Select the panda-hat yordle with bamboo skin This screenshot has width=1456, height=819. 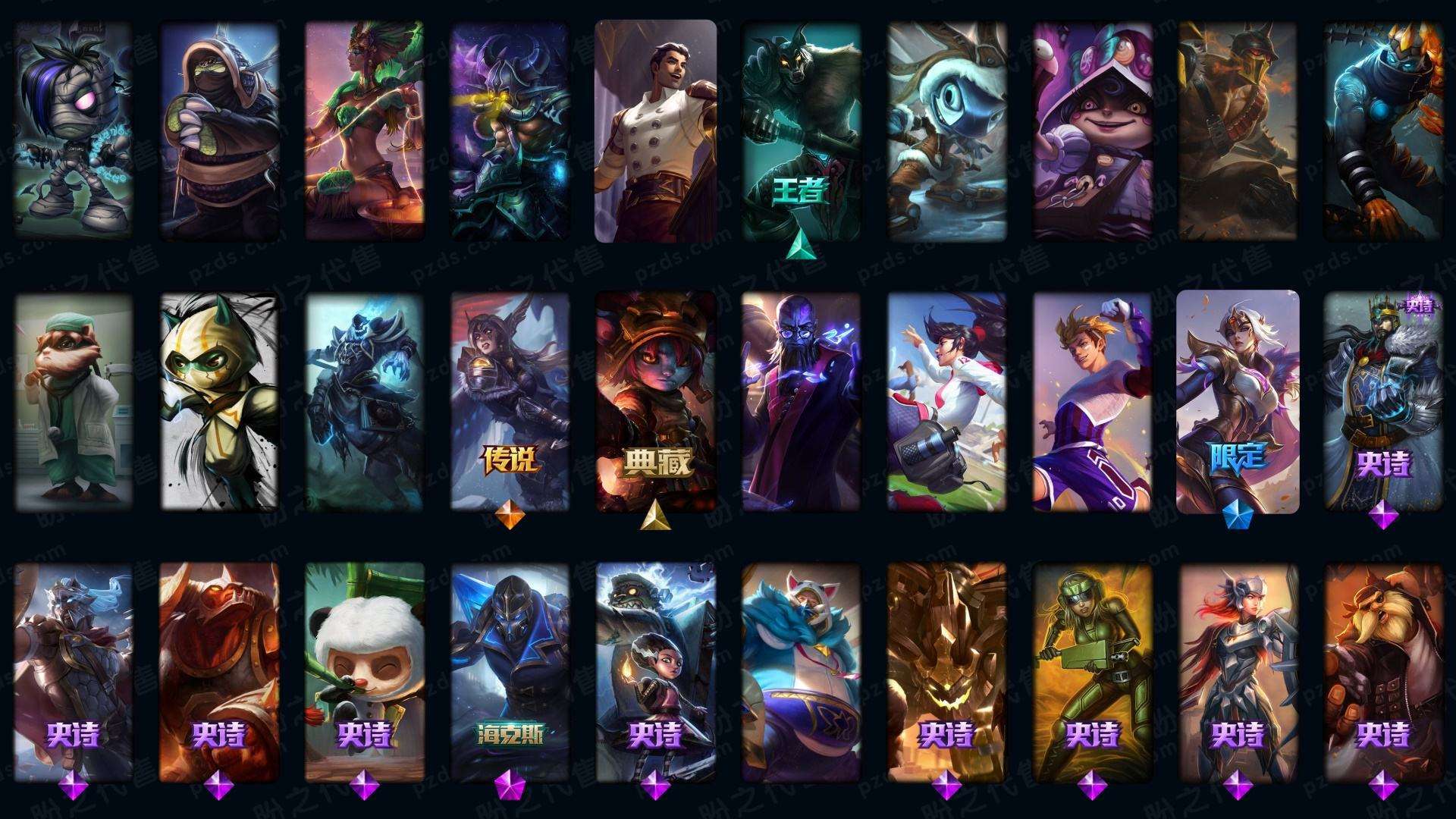pos(364,671)
